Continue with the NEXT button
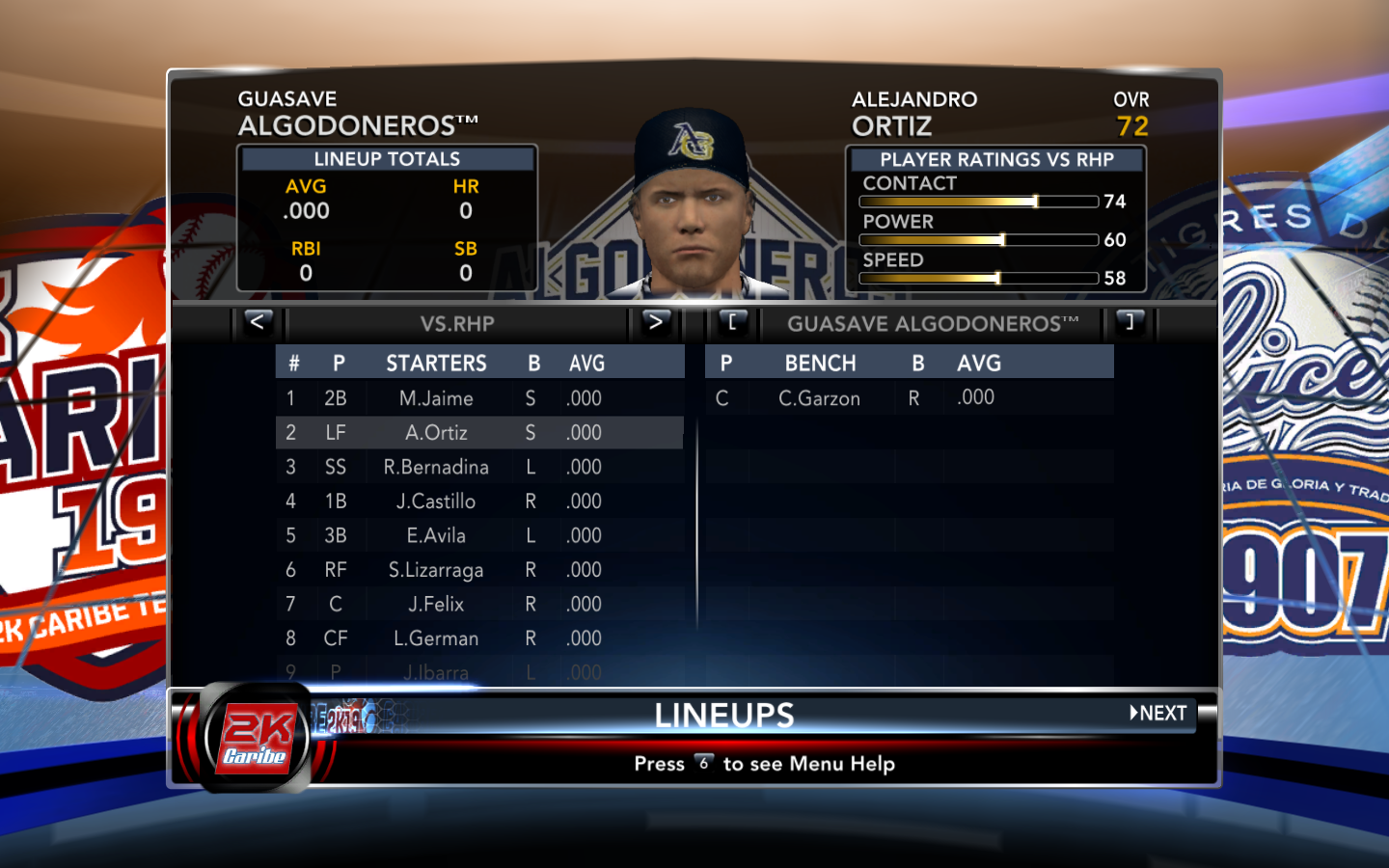1389x868 pixels. point(1158,714)
